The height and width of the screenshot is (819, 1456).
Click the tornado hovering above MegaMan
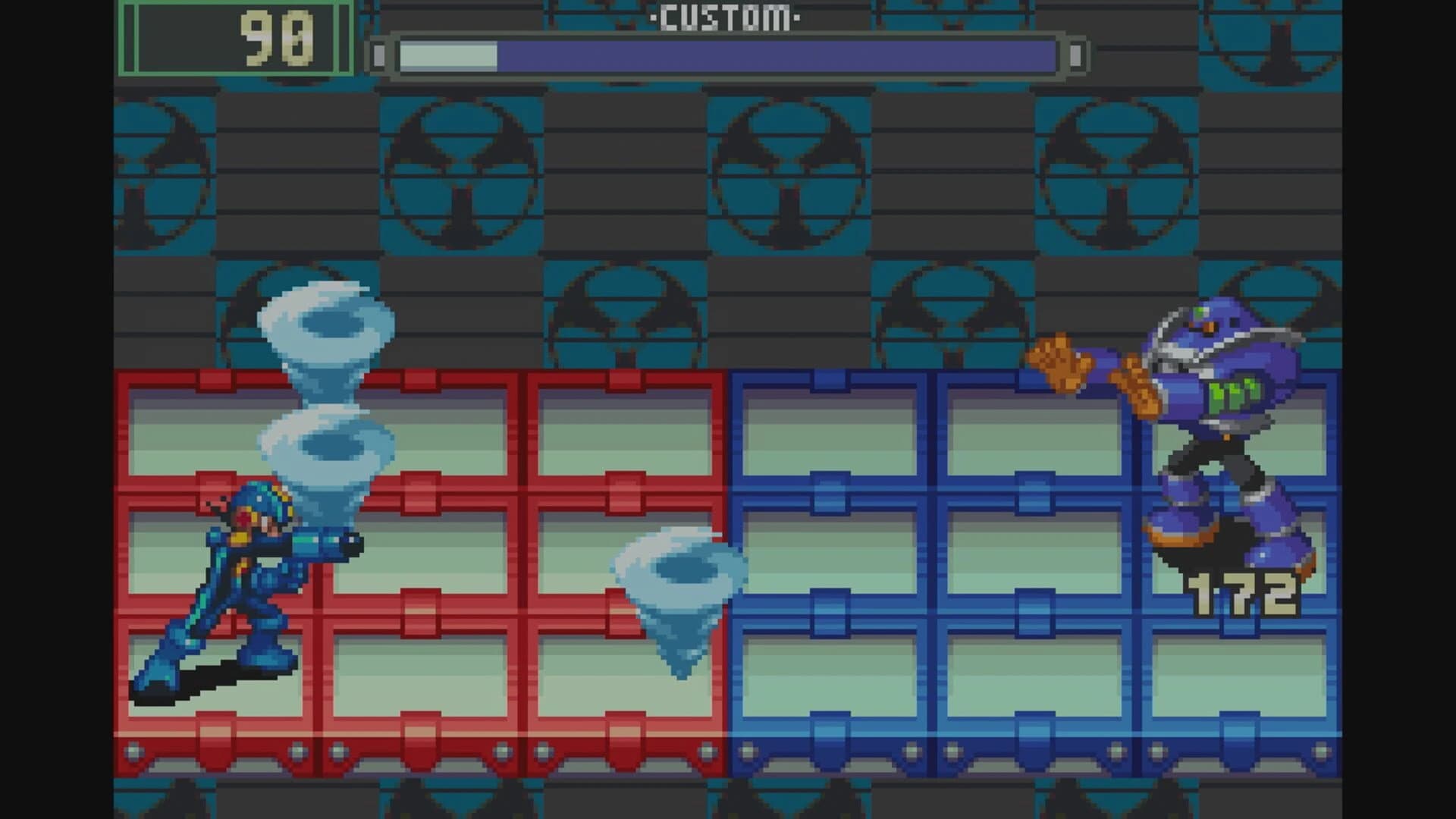tap(326, 447)
